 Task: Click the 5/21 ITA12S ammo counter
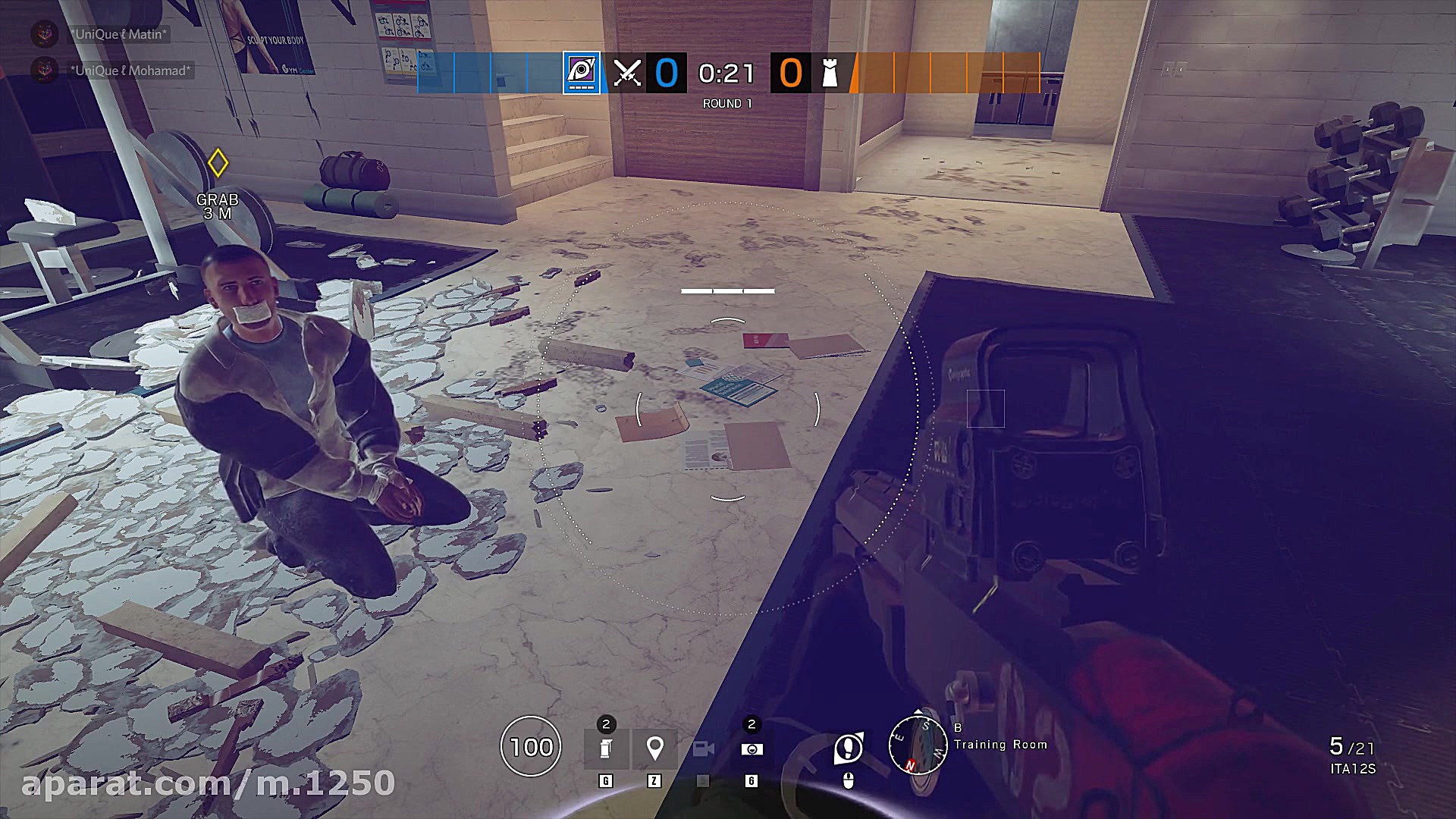coord(1356,752)
